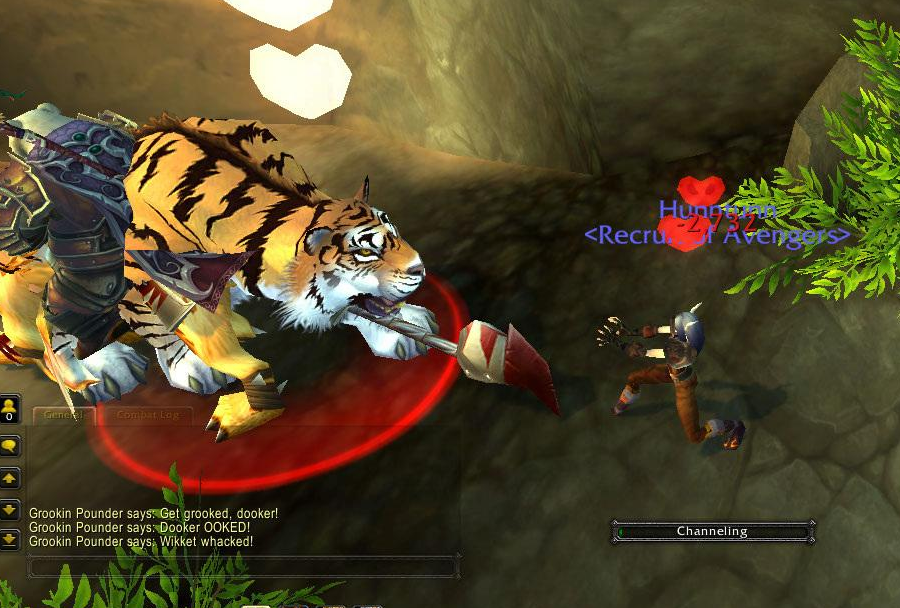Image resolution: width=900 pixels, height=608 pixels.
Task: Switch to the General chat tab
Action: point(62,415)
